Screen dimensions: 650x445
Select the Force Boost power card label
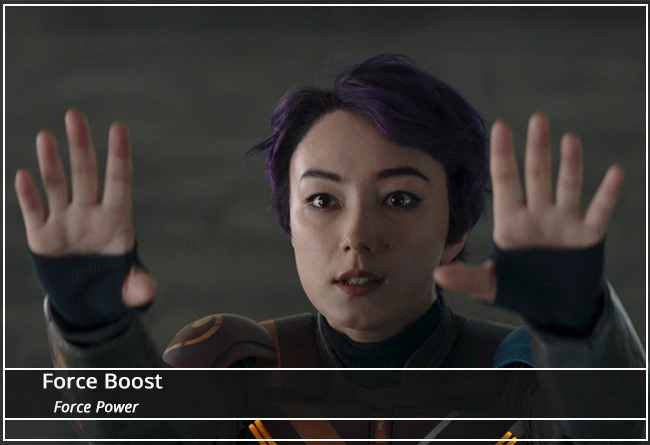[x=102, y=382]
